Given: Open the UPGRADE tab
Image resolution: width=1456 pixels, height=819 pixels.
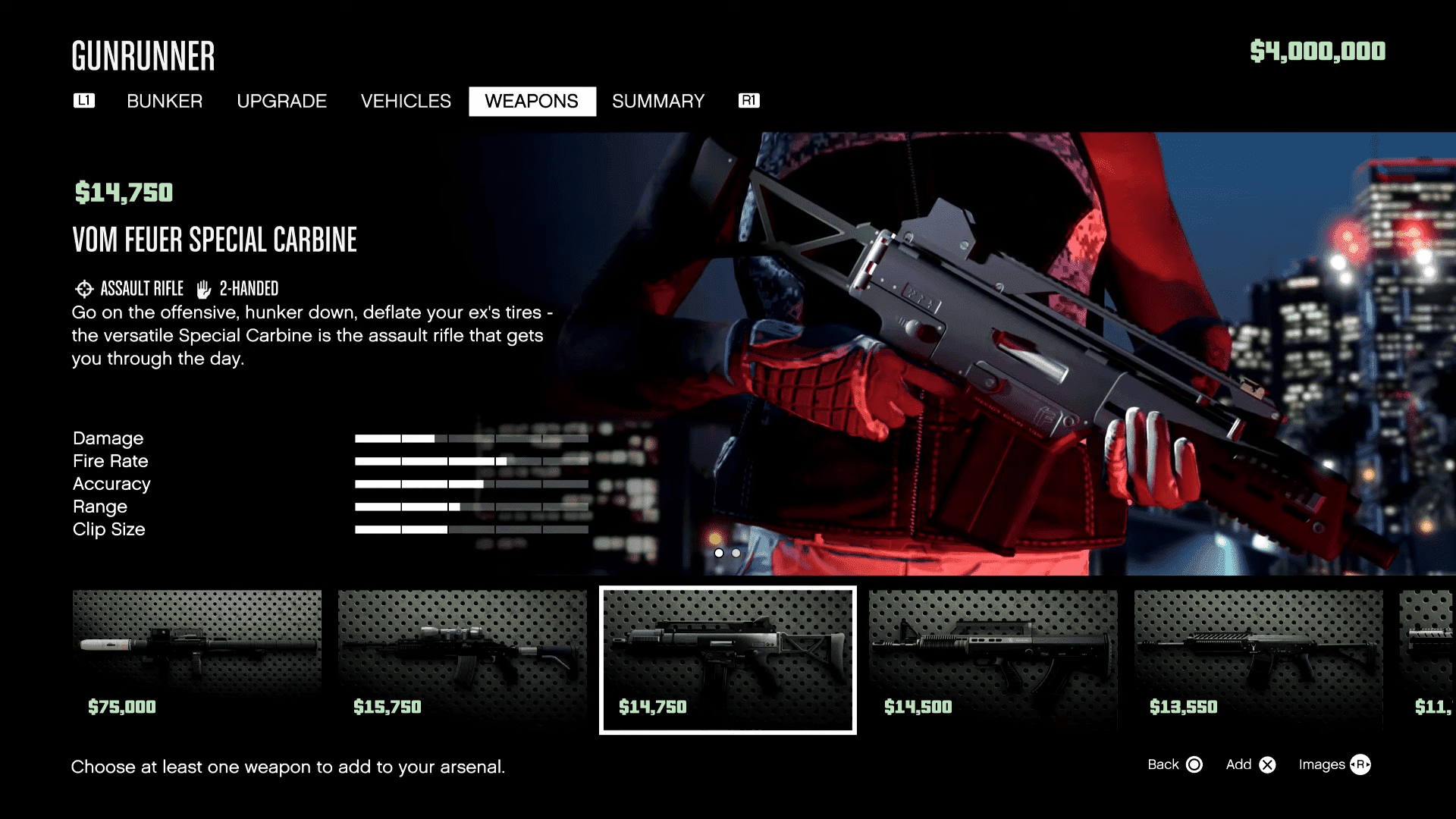Looking at the screenshot, I should 281,101.
